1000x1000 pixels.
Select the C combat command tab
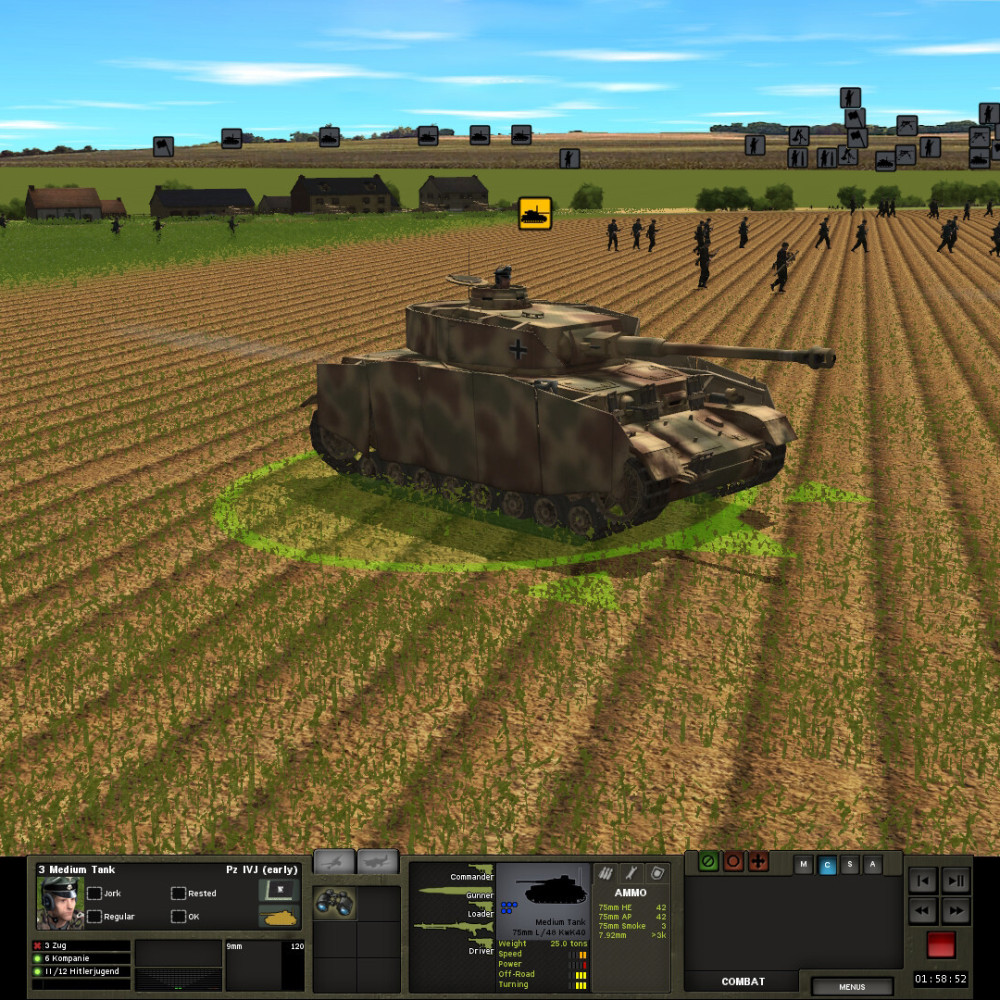pos(827,865)
